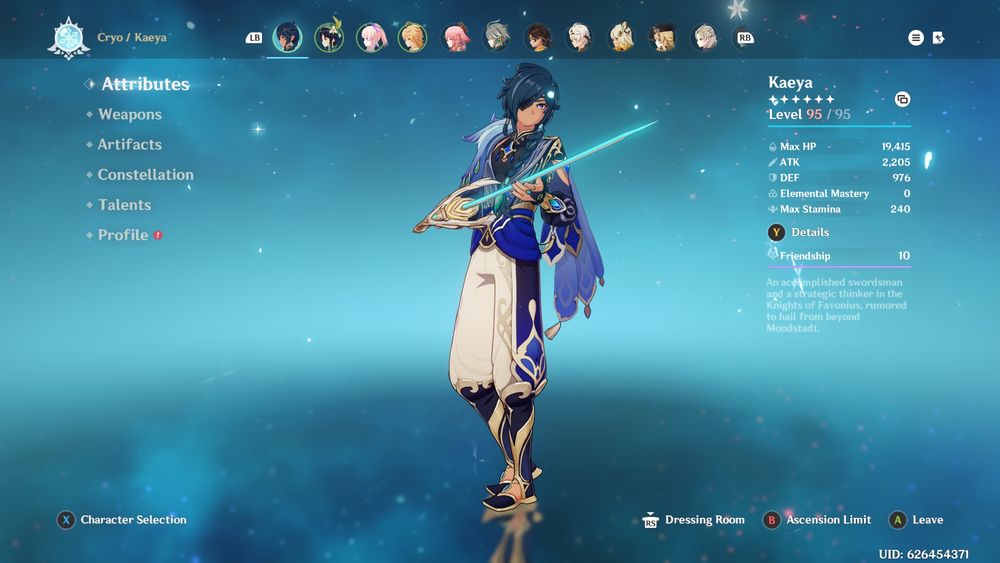
Task: Open Character Selection
Action: (132, 520)
